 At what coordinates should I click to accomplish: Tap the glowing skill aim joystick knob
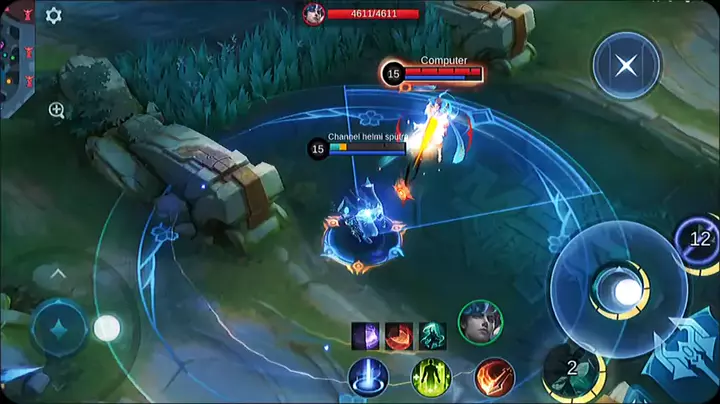pos(627,291)
